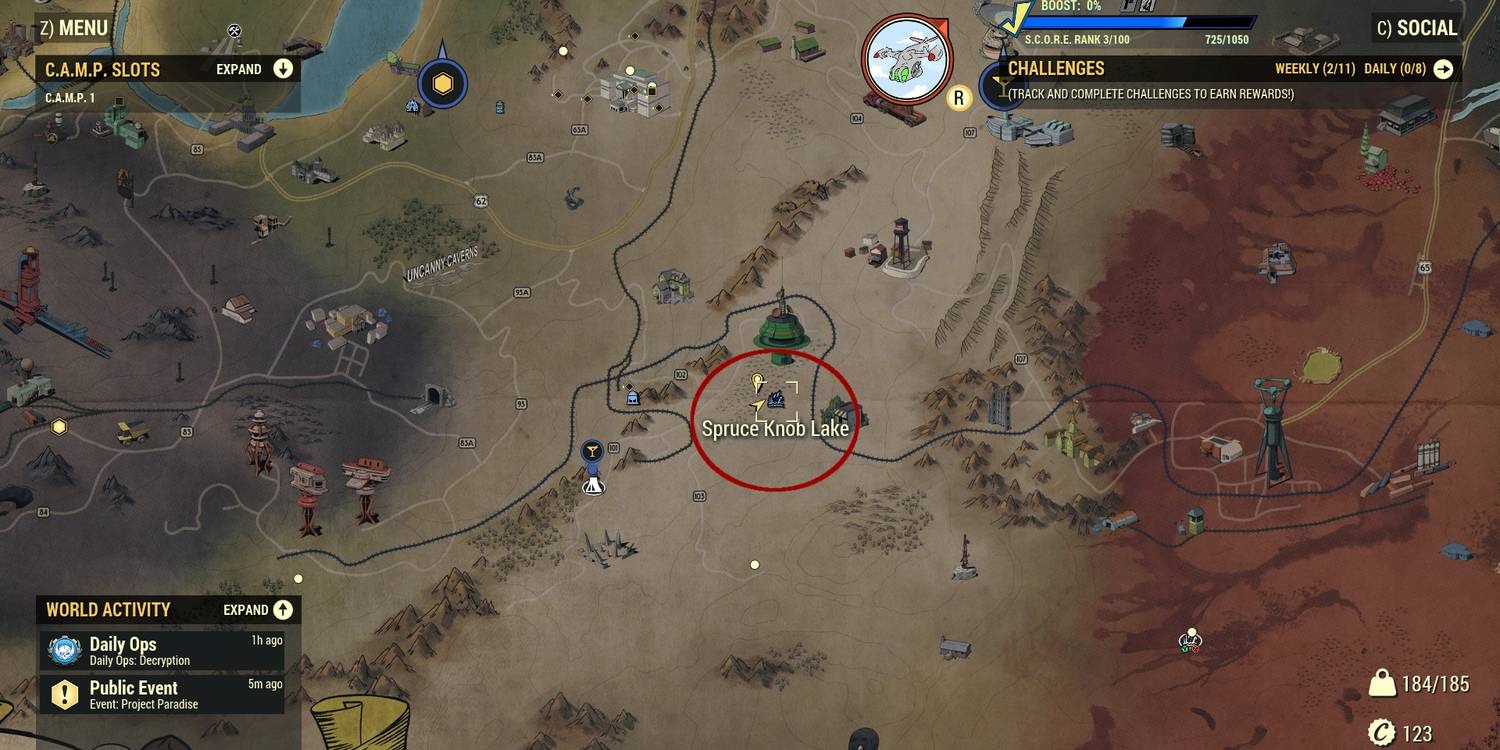Select the blue helmet map marker
This screenshot has height=750, width=1500.
point(632,397)
